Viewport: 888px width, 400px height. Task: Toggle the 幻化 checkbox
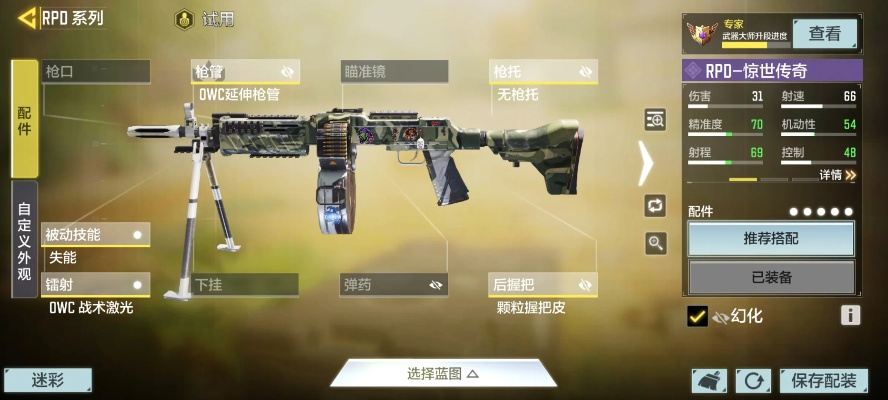point(698,316)
